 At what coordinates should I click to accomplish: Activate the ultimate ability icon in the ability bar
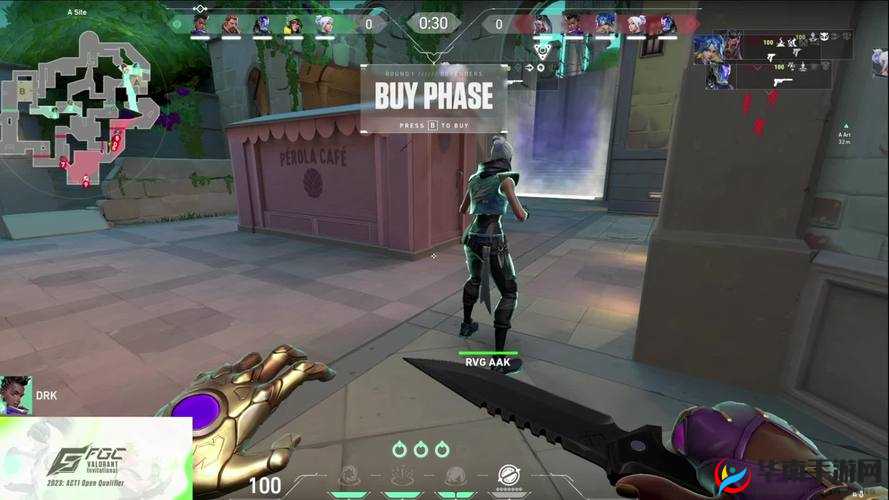coord(509,476)
